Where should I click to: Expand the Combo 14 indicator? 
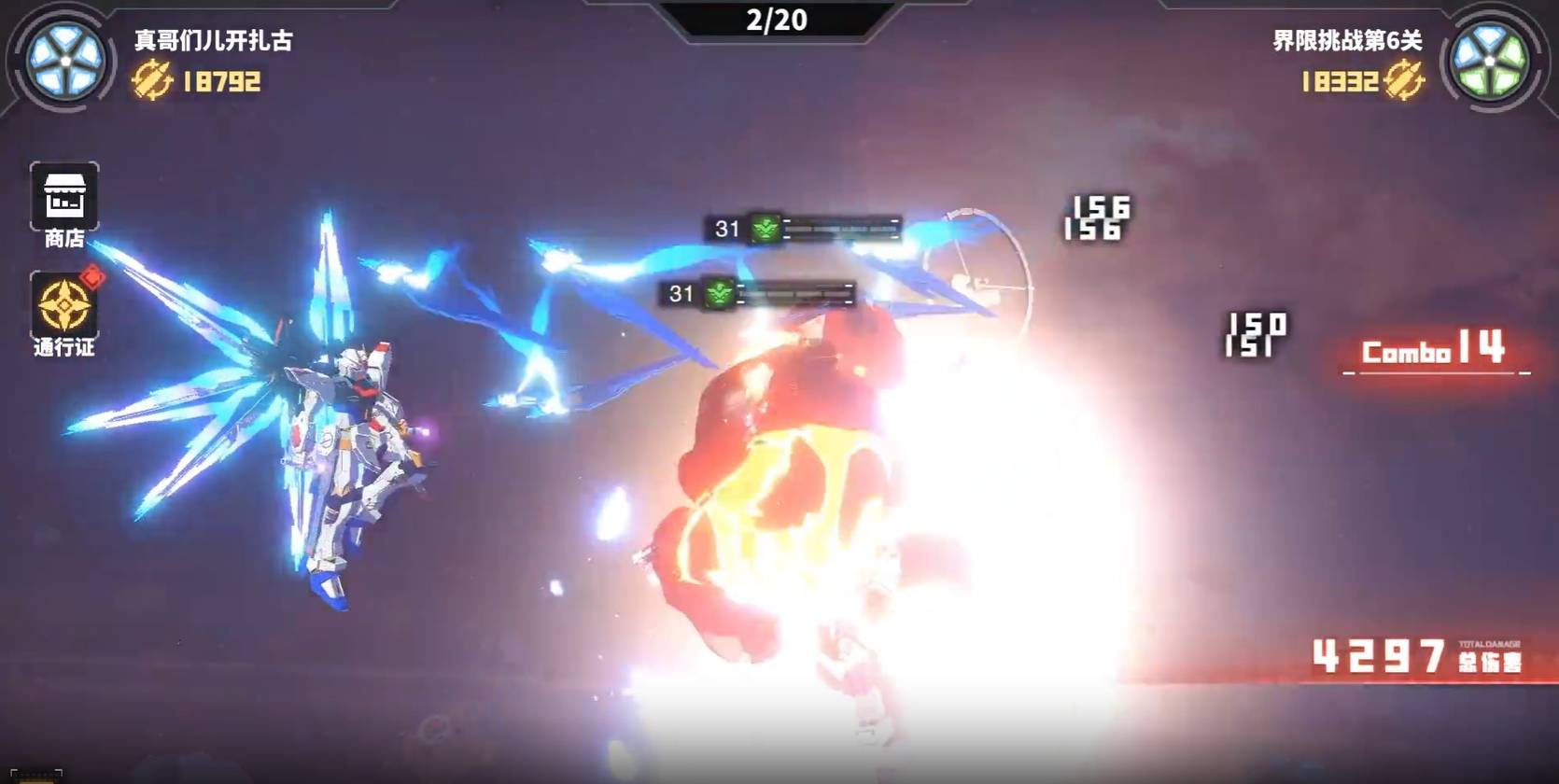(1432, 353)
